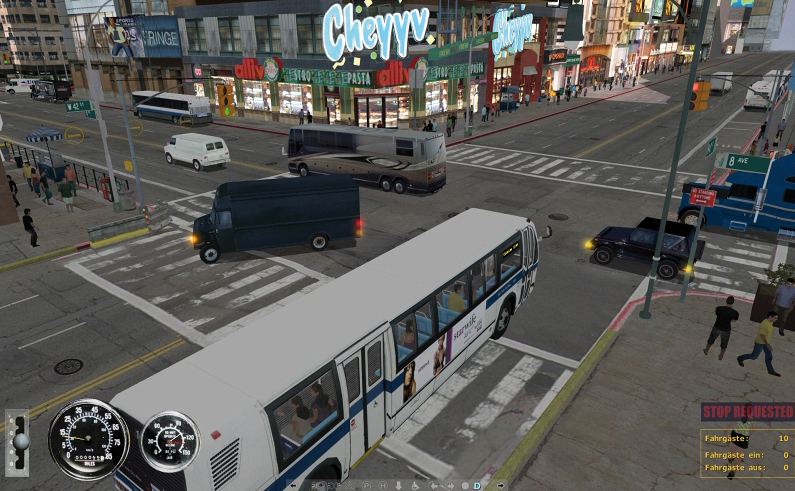Image resolution: width=795 pixels, height=491 pixels.
Task: Click the toolbar's far-right black arrow
Action: (x=501, y=486)
